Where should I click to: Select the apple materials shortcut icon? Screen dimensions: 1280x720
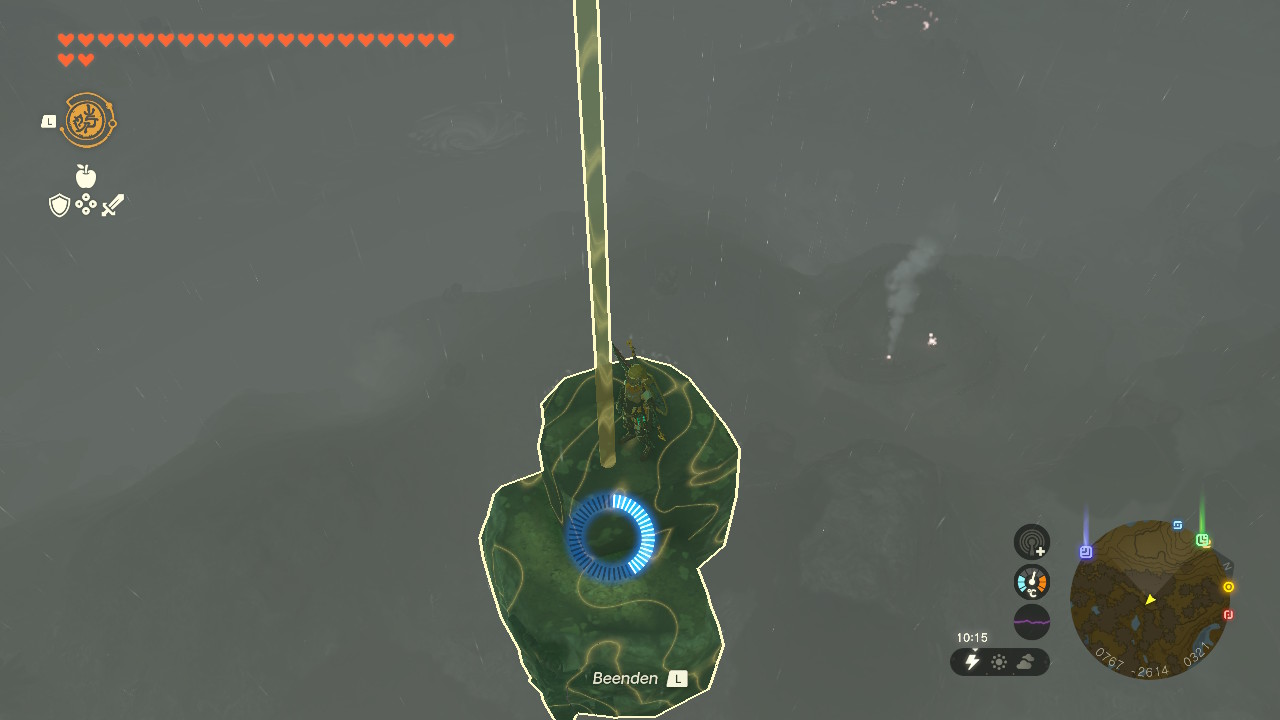pyautogui.click(x=86, y=177)
